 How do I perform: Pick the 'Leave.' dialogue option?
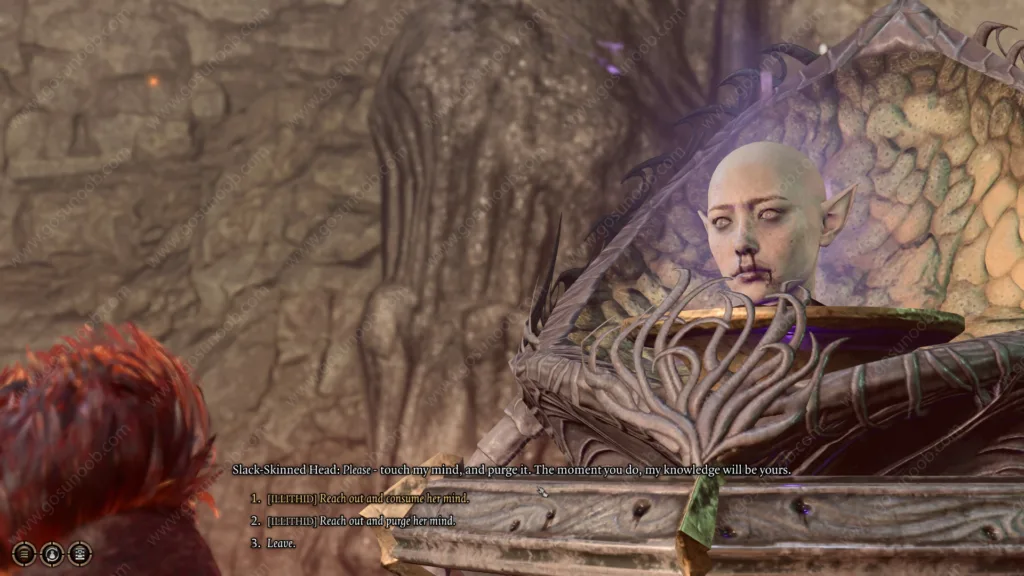(x=281, y=543)
